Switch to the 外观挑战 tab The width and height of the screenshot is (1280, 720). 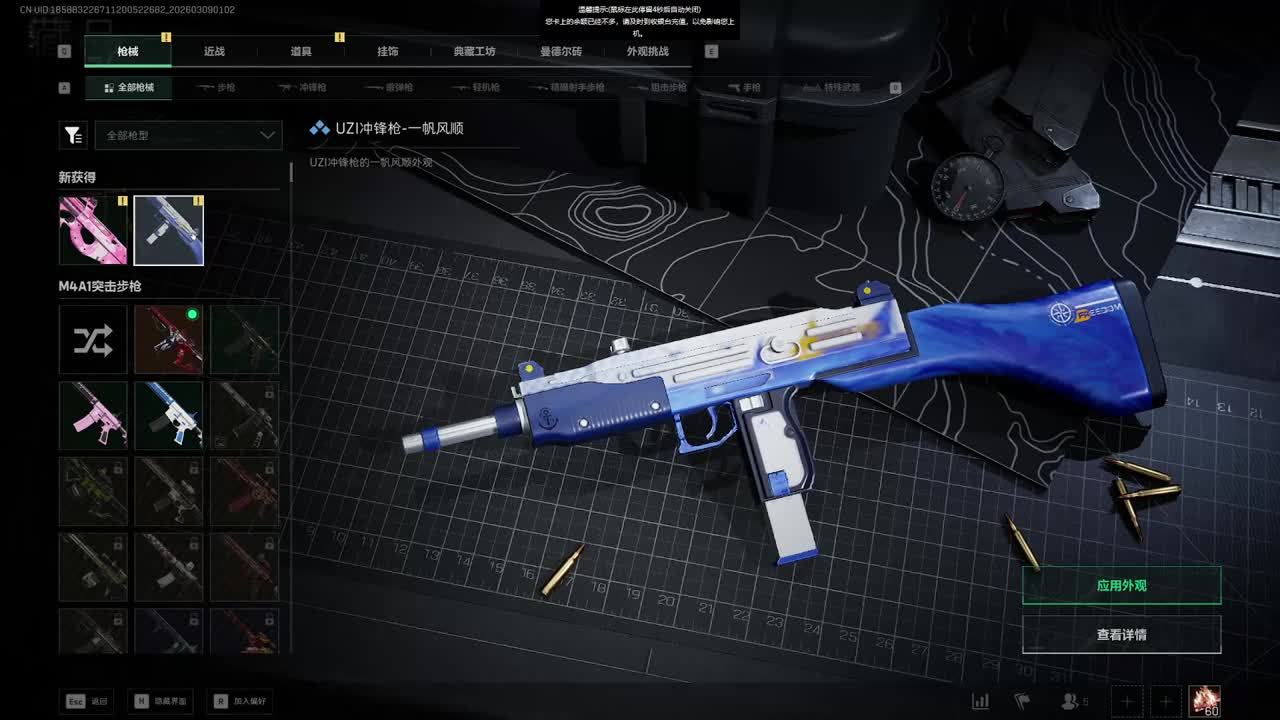pyautogui.click(x=648, y=51)
